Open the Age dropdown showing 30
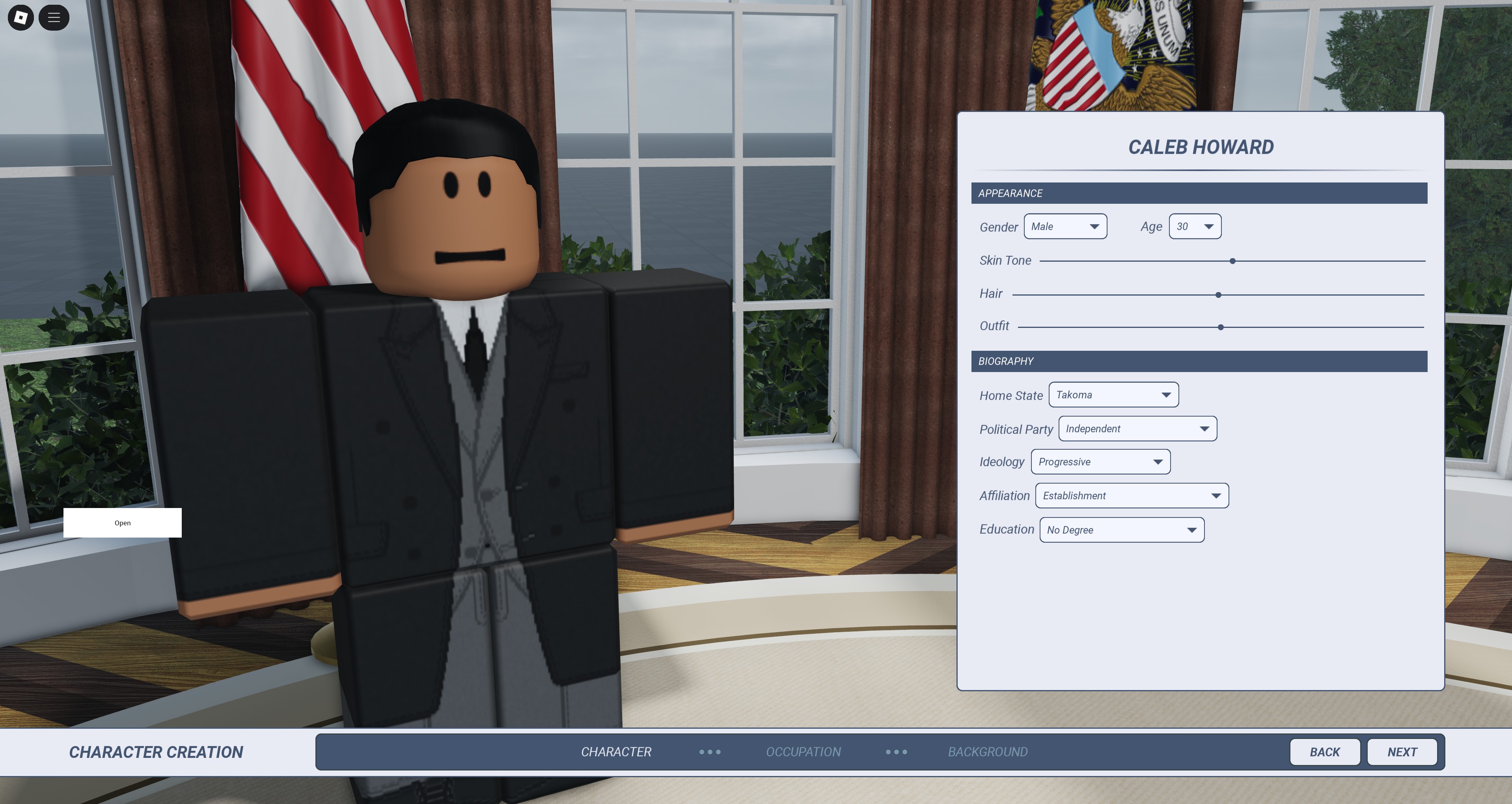The width and height of the screenshot is (1512, 804). (1195, 227)
